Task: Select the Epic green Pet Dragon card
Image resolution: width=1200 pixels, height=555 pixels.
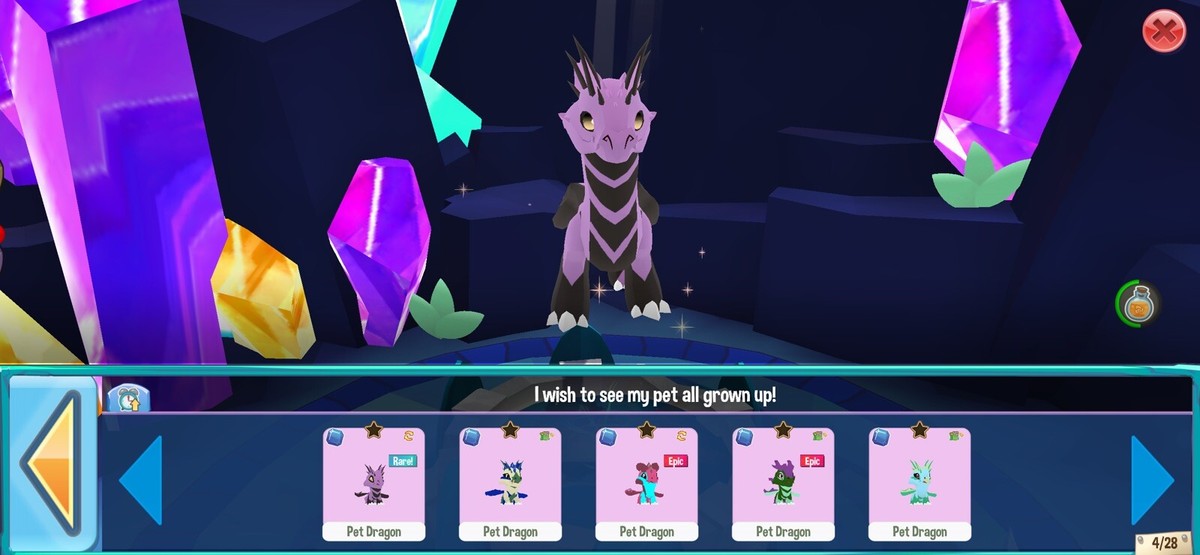Action: coord(783,483)
